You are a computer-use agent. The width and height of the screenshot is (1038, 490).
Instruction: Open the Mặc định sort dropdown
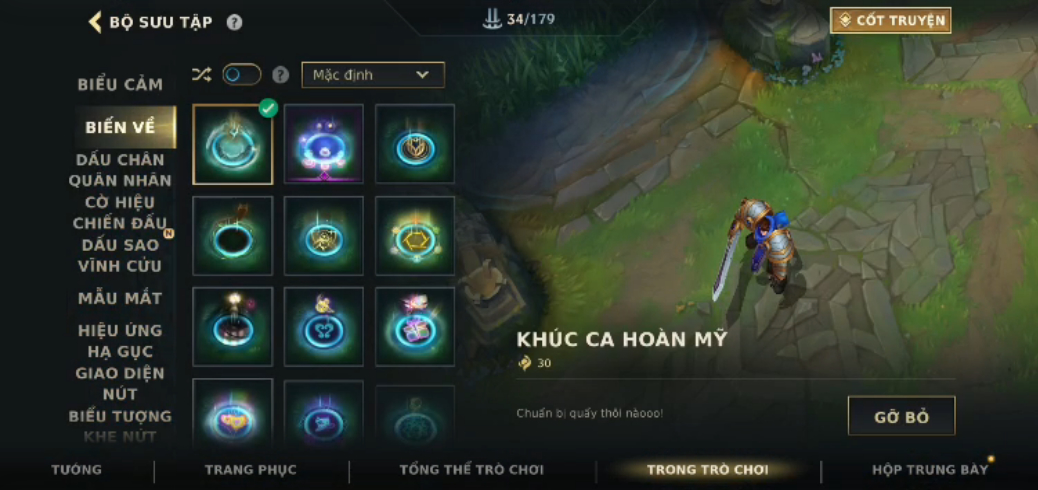pos(372,75)
